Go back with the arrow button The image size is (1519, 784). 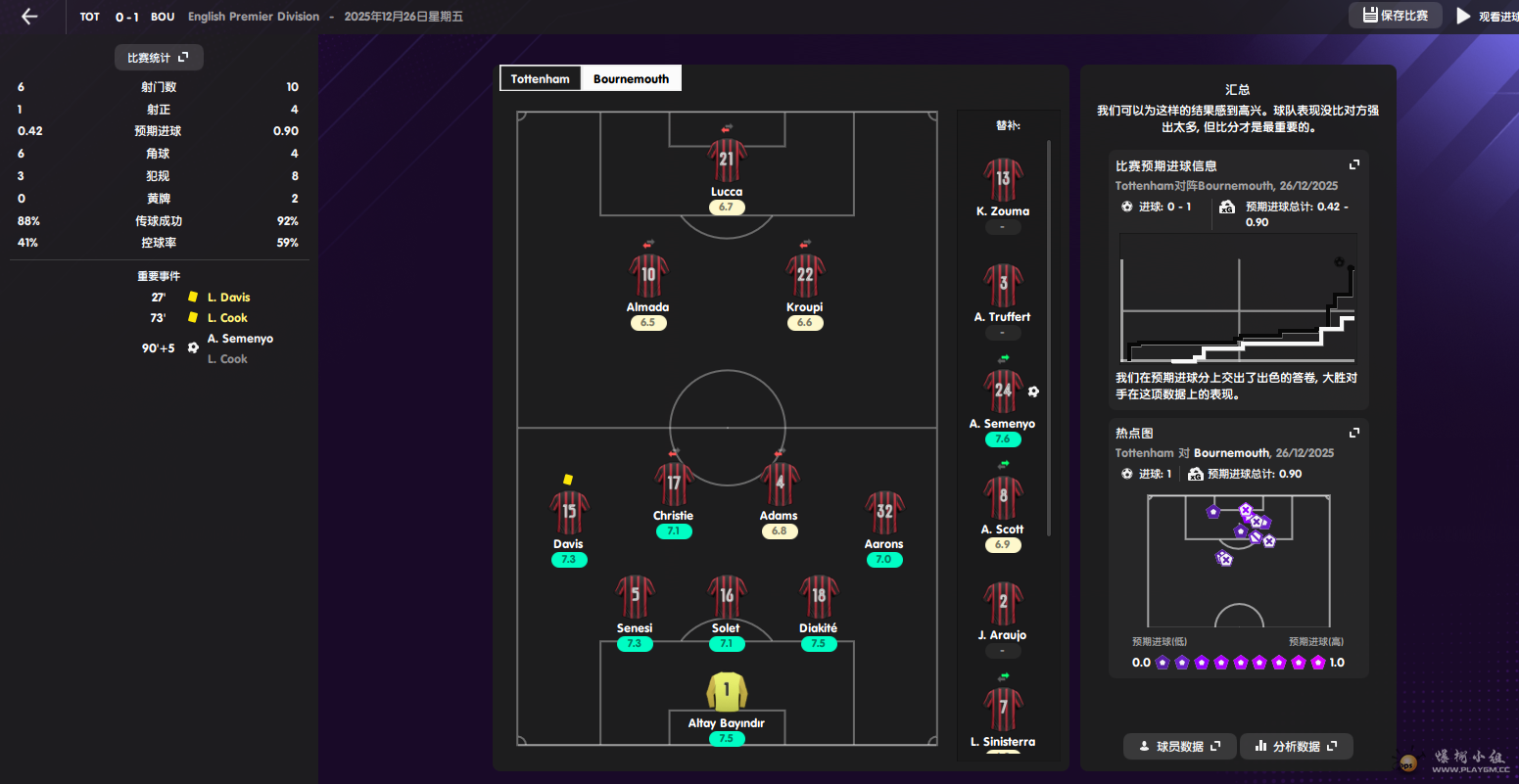[x=29, y=17]
